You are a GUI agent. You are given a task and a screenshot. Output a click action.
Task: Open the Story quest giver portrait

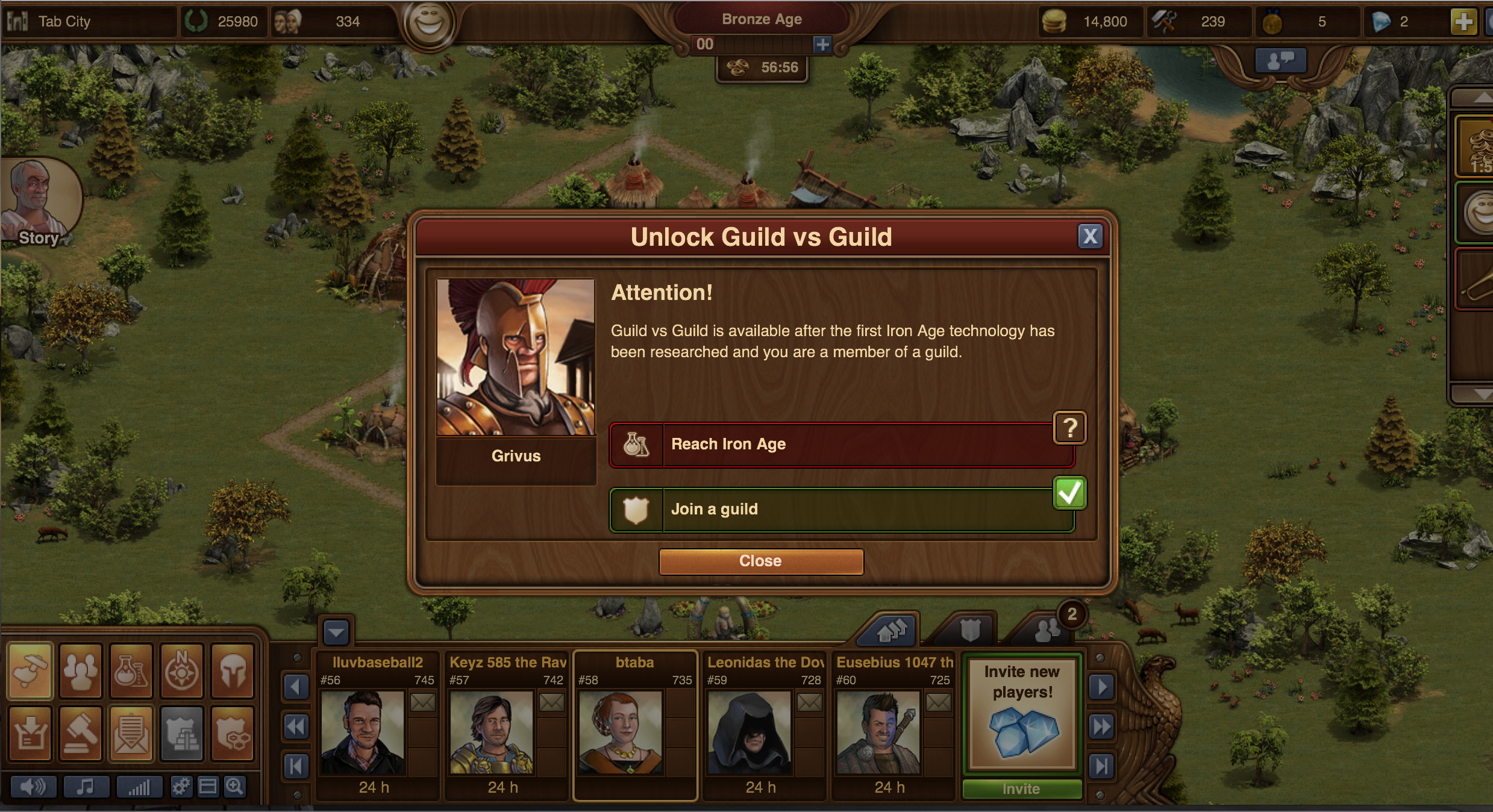(37, 203)
